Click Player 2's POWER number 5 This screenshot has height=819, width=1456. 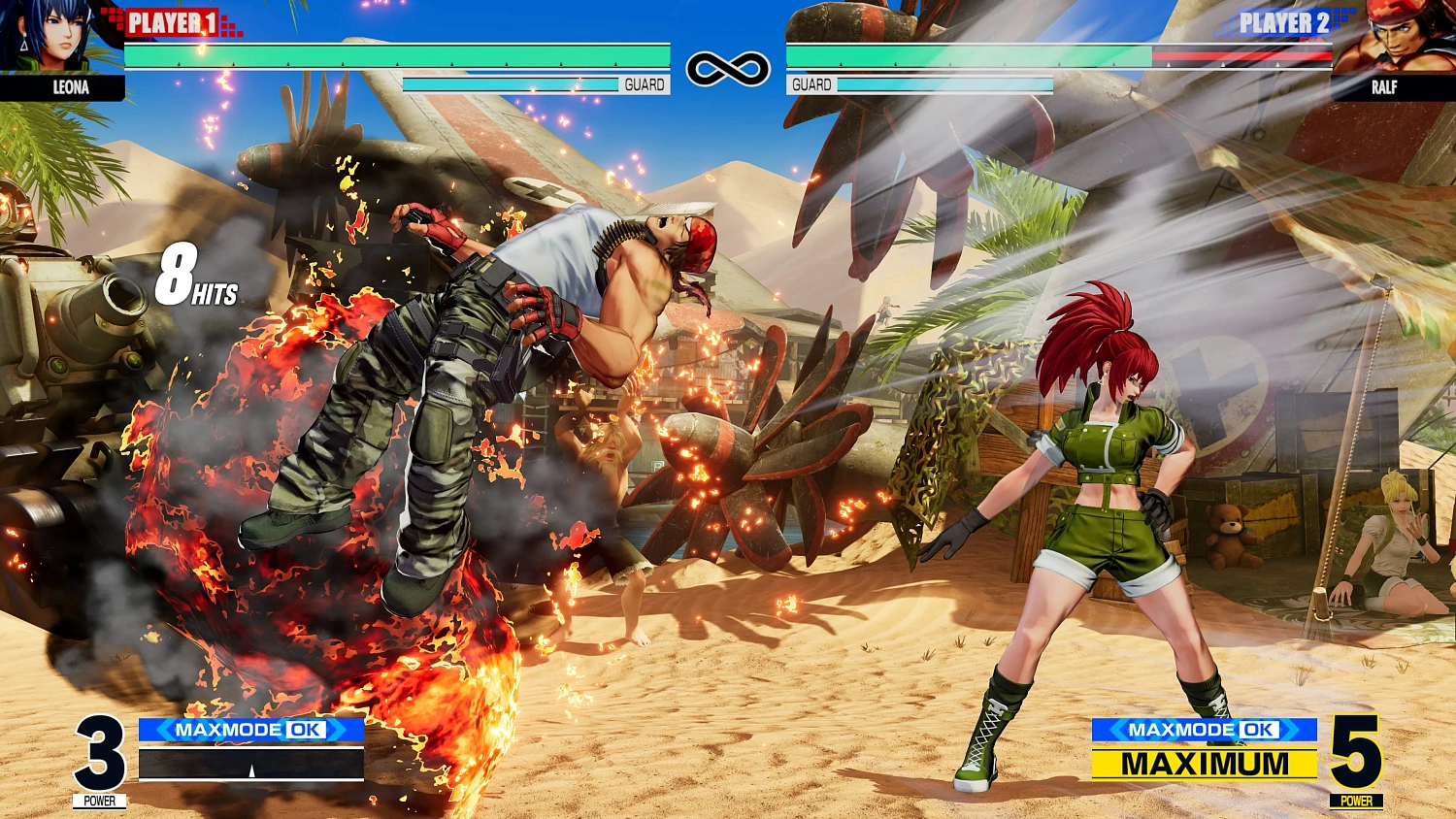tap(1359, 752)
